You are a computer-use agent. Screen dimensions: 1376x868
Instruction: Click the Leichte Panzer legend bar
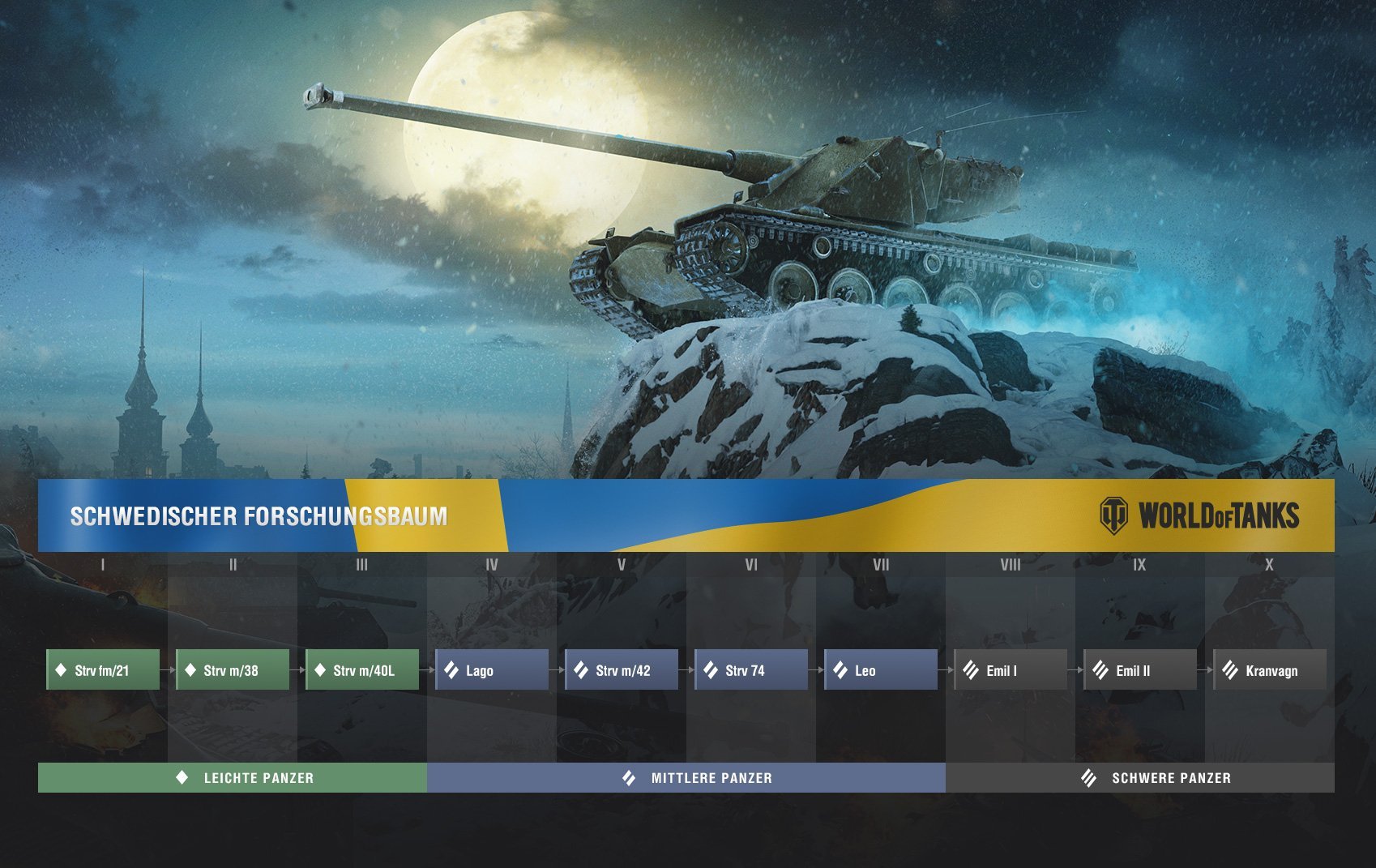pyautogui.click(x=233, y=778)
